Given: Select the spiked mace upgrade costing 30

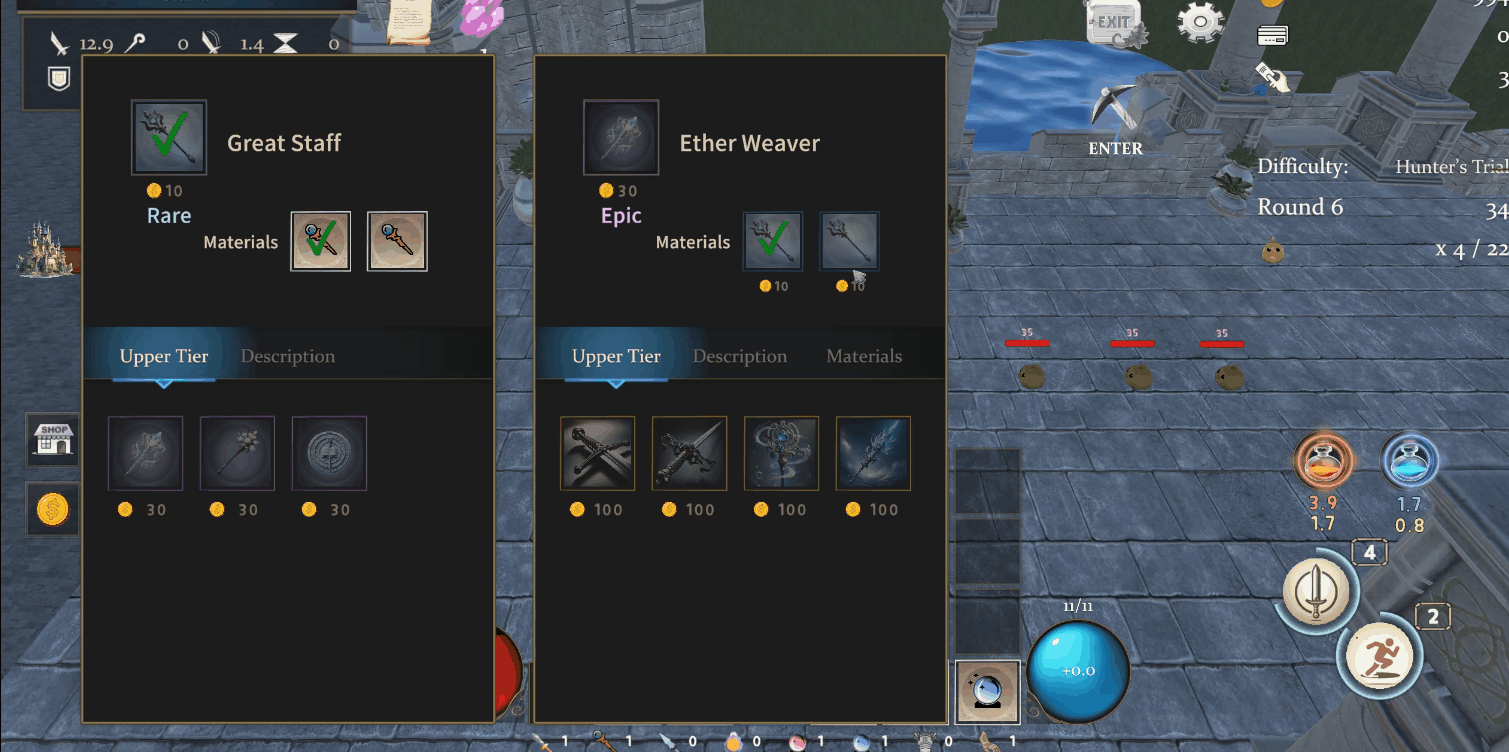Looking at the screenshot, I should point(237,453).
